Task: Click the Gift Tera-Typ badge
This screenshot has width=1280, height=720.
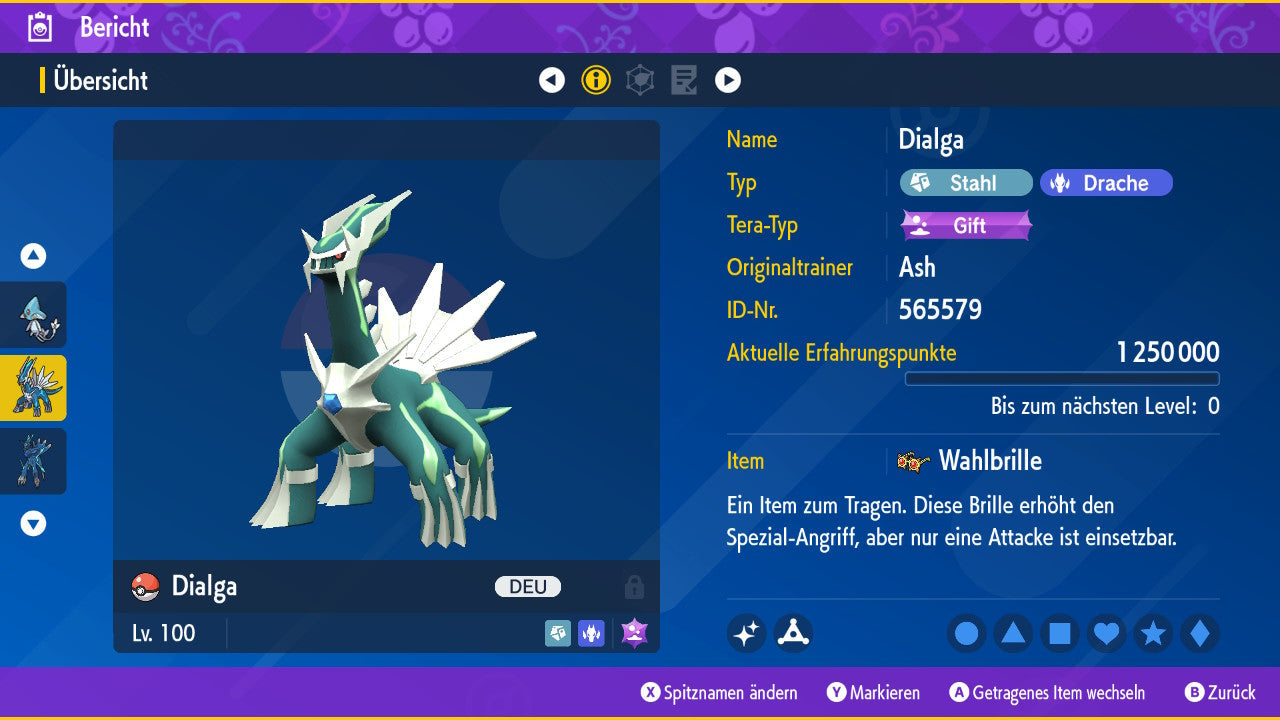Action: pos(966,226)
